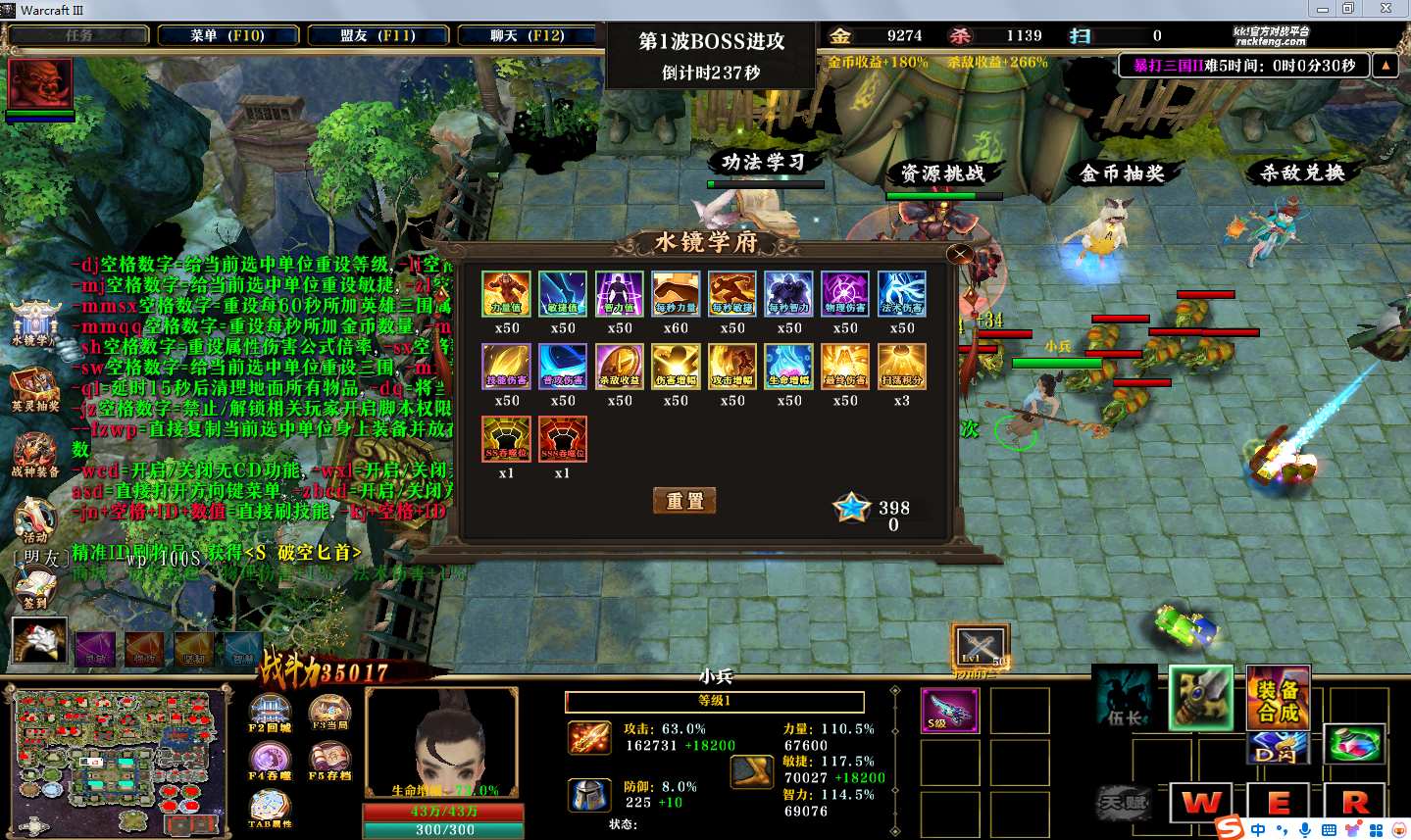Click the 重置 reset button

click(684, 501)
